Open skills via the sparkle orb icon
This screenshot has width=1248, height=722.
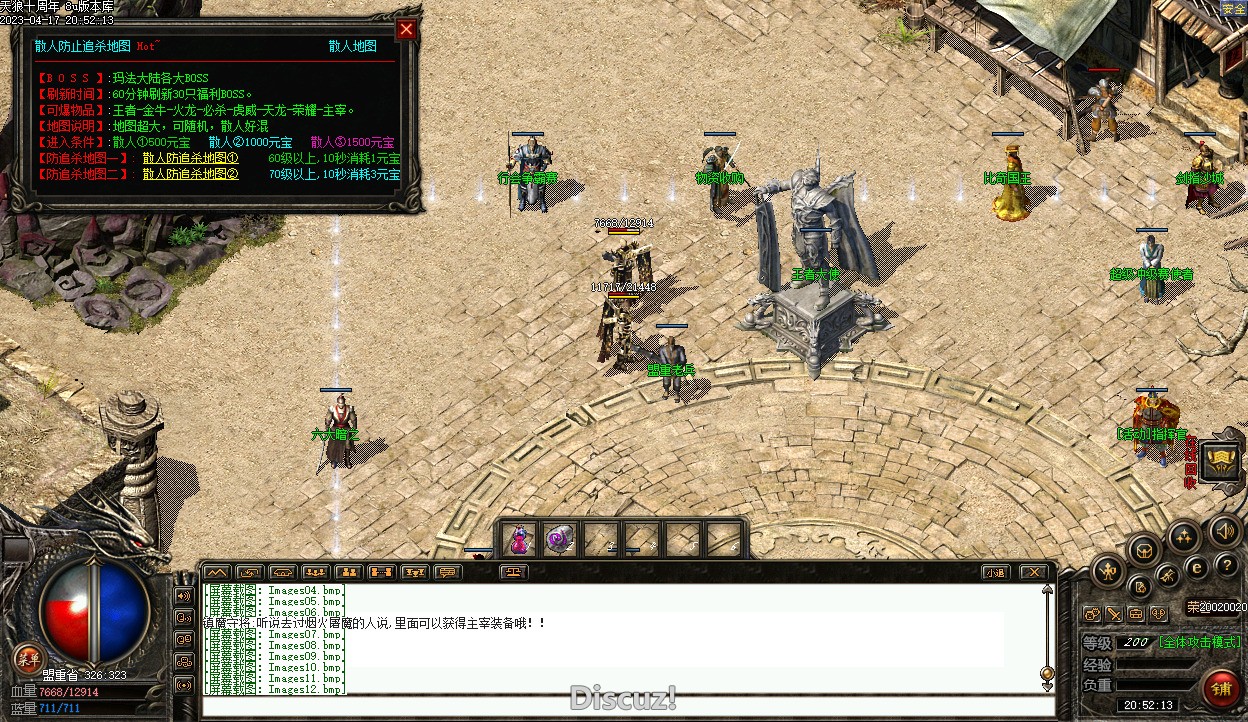point(1184,536)
